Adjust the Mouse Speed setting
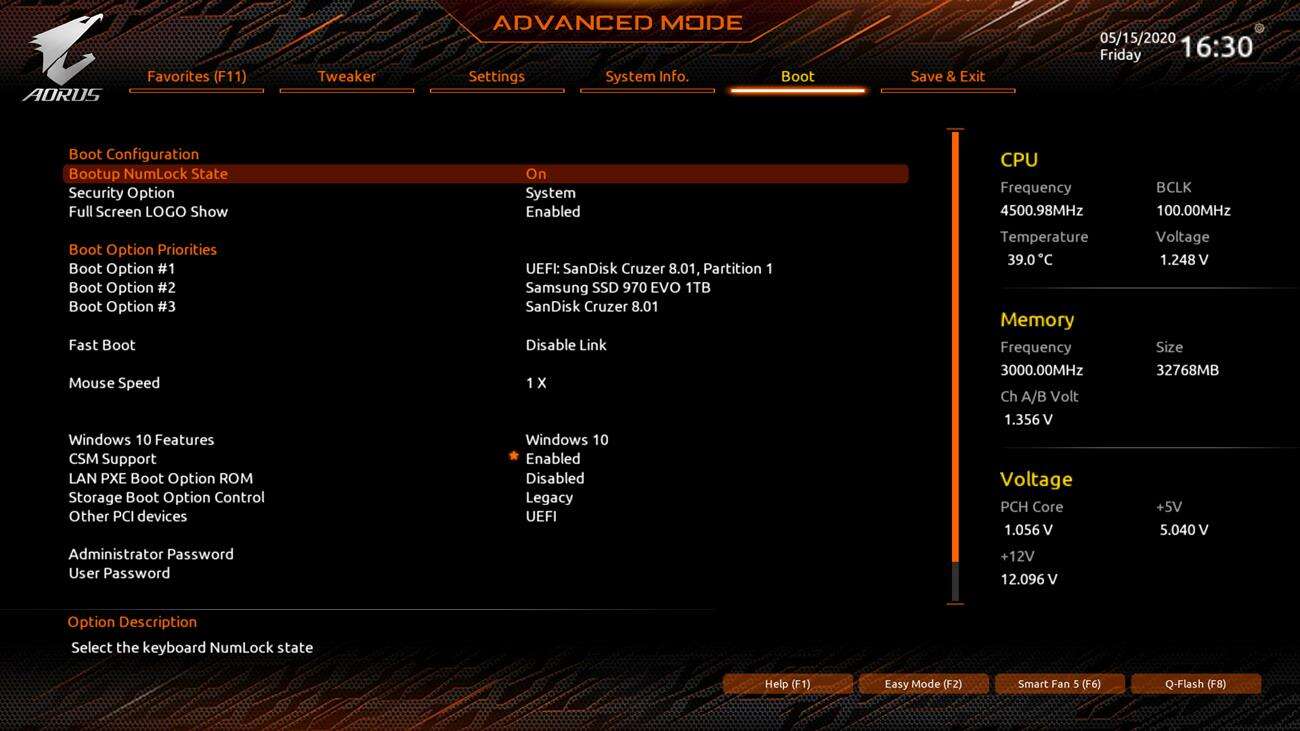The height and width of the screenshot is (731, 1300). (114, 383)
